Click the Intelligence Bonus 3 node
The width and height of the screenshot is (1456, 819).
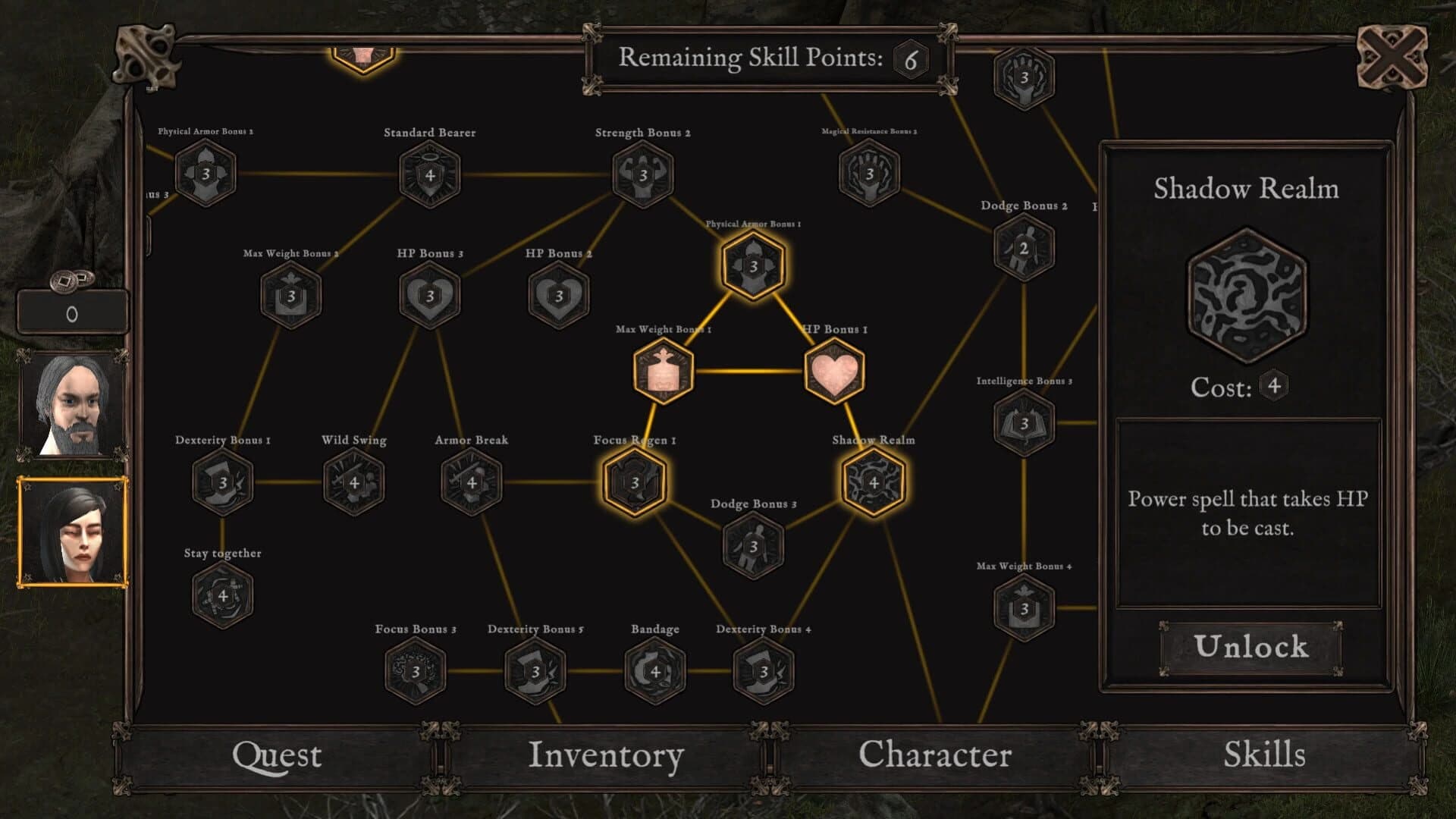pos(1024,422)
